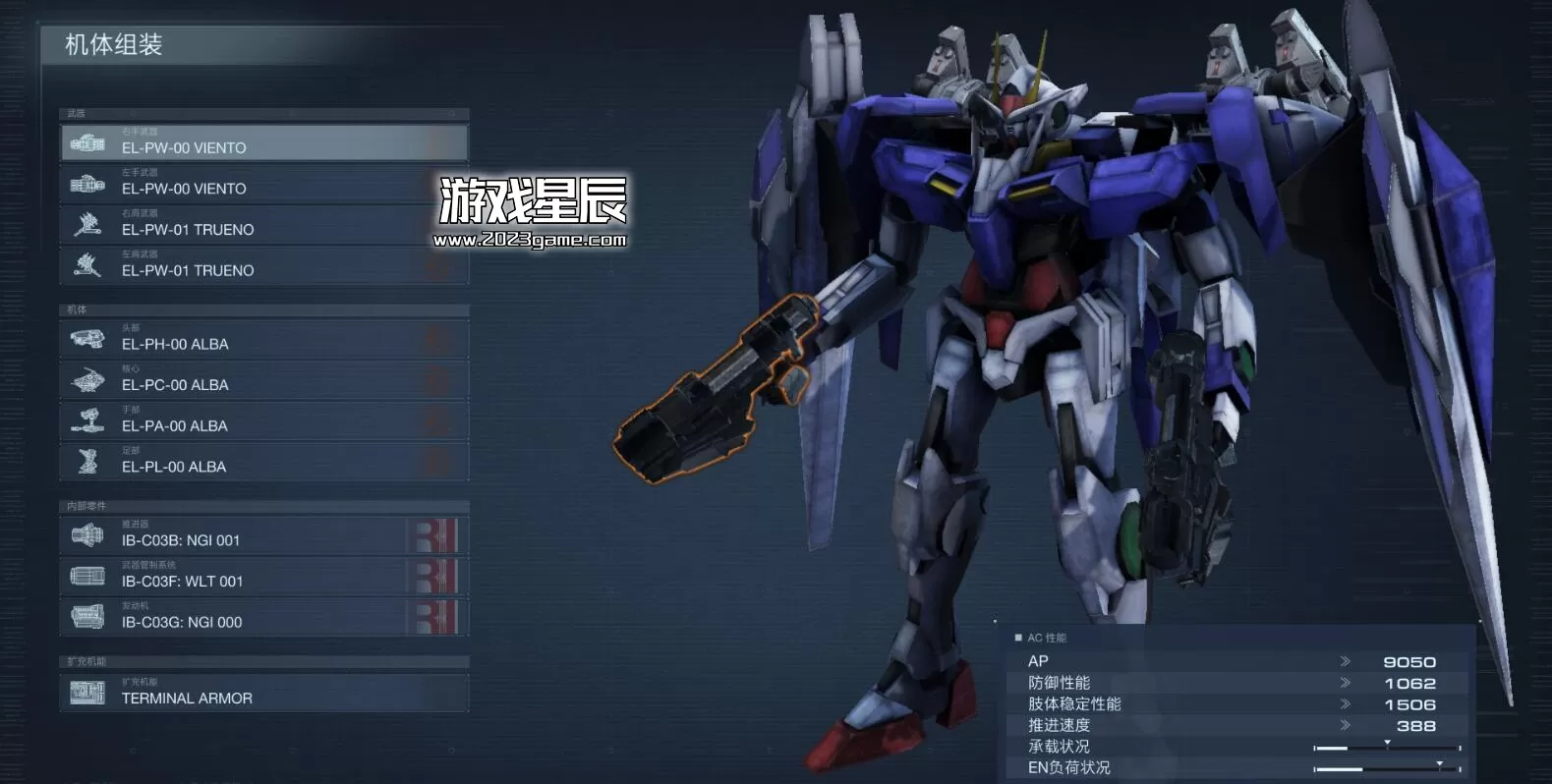1552x784 pixels.
Task: Select the TERMINAL ARMOR expansion slot
Action: pos(88,693)
